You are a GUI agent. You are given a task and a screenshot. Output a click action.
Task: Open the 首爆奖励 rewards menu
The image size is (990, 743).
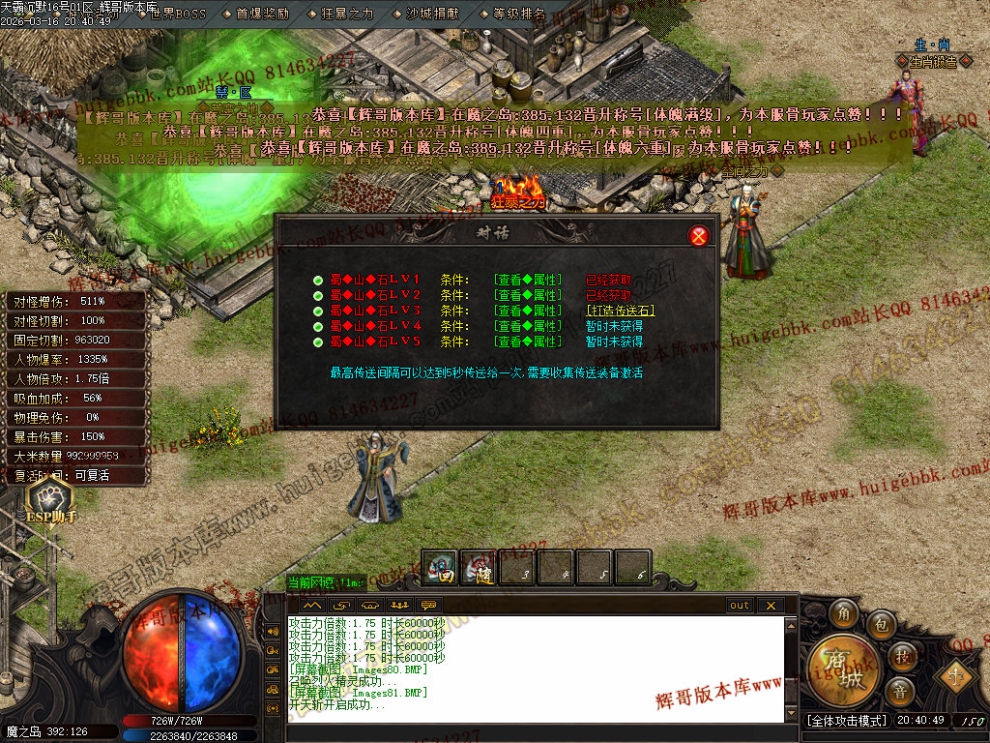pyautogui.click(x=262, y=14)
